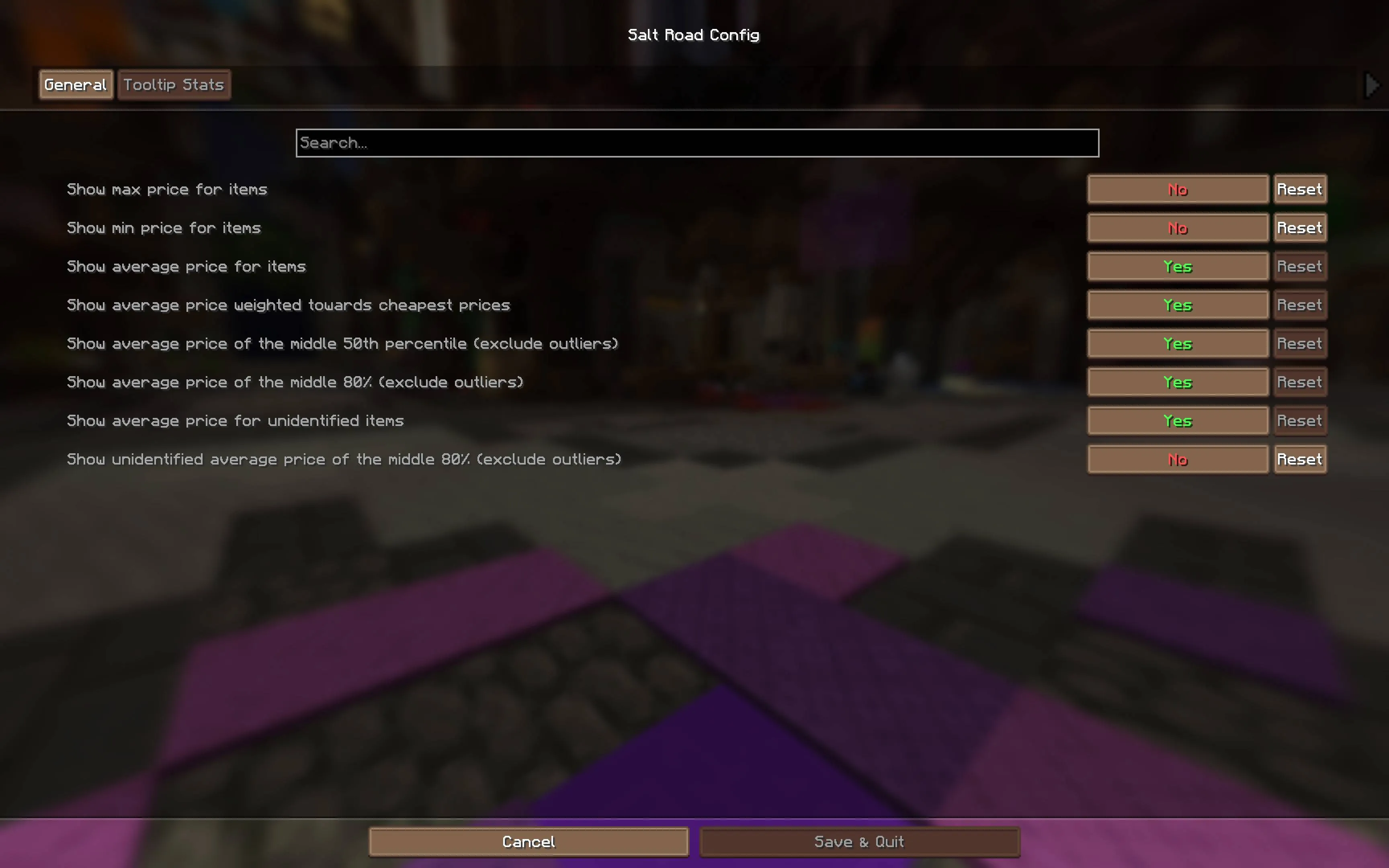The height and width of the screenshot is (868, 1389).
Task: Toggle Show average price for unidentified items
Action: click(x=1178, y=420)
